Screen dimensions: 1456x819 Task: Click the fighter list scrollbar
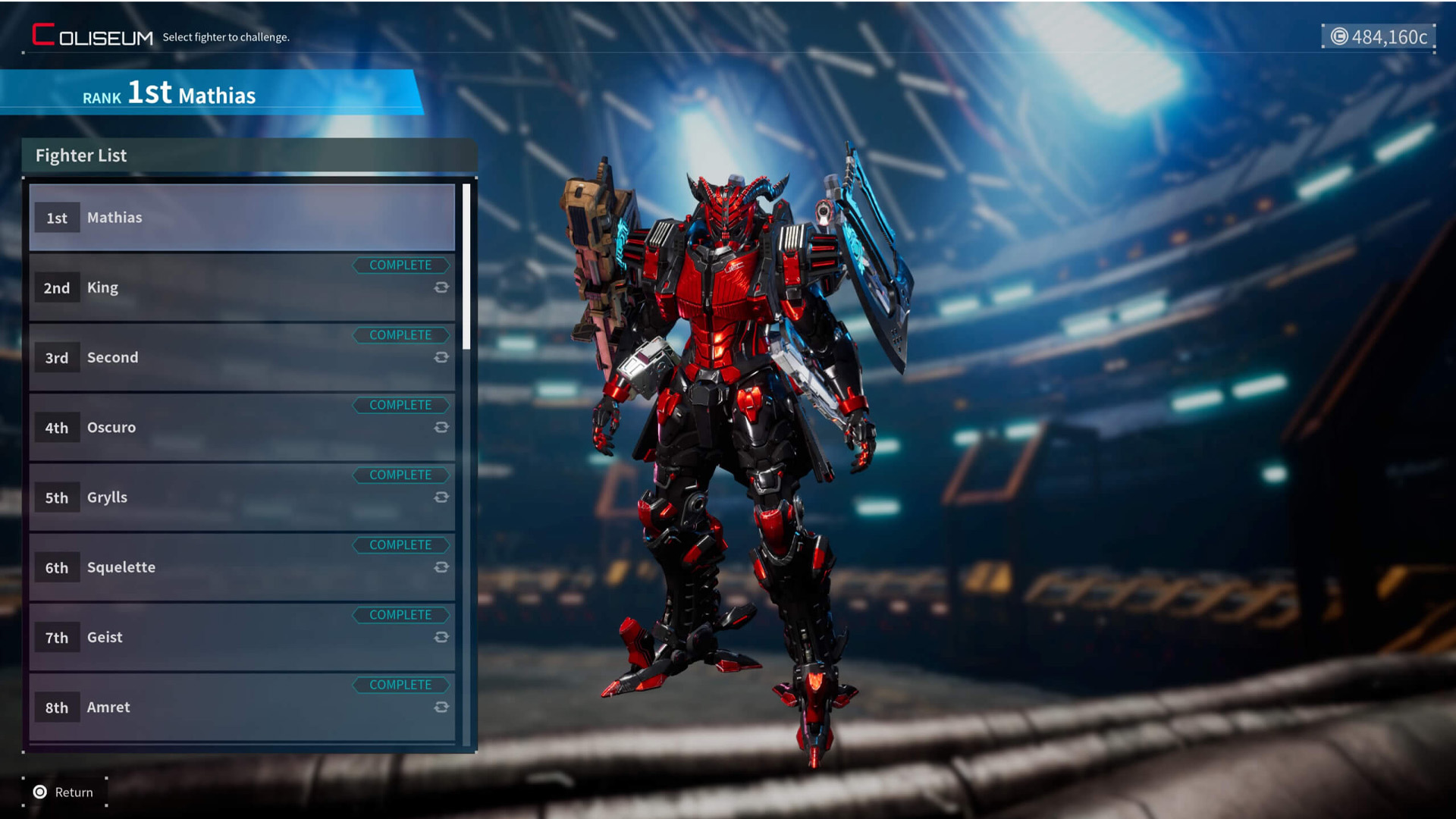(x=466, y=267)
